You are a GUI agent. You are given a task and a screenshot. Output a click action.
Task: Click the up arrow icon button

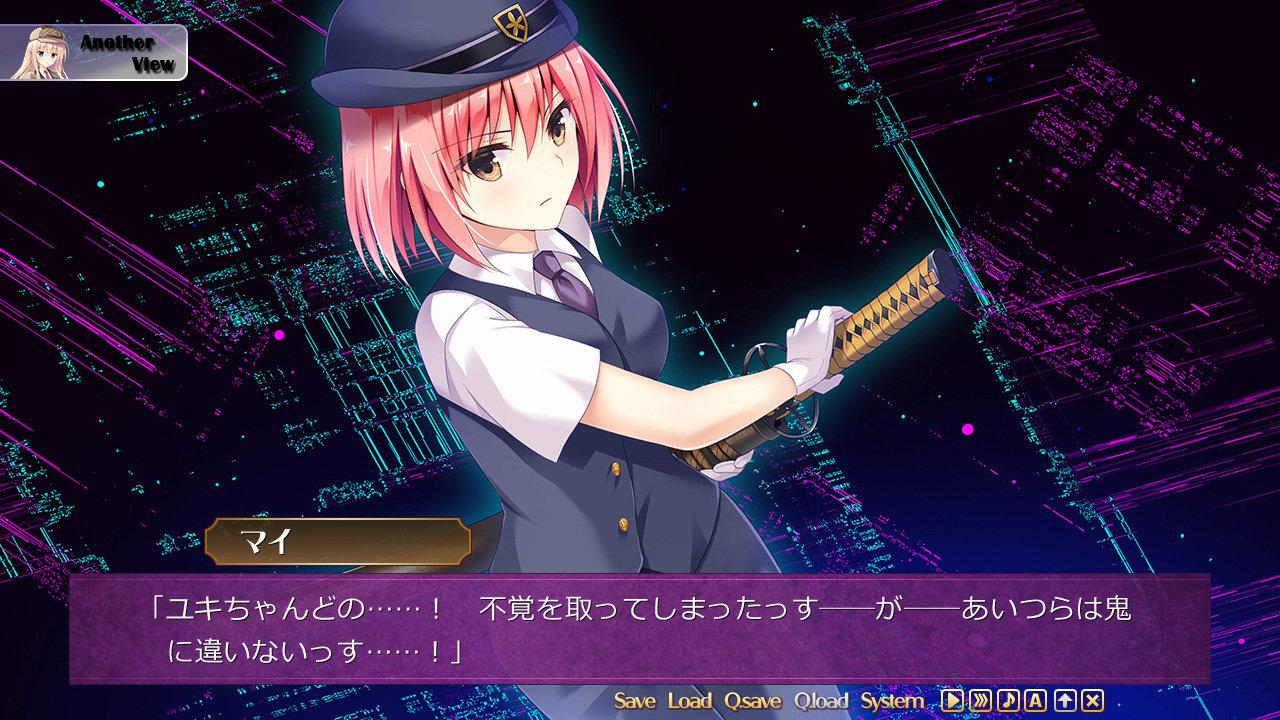(1064, 701)
